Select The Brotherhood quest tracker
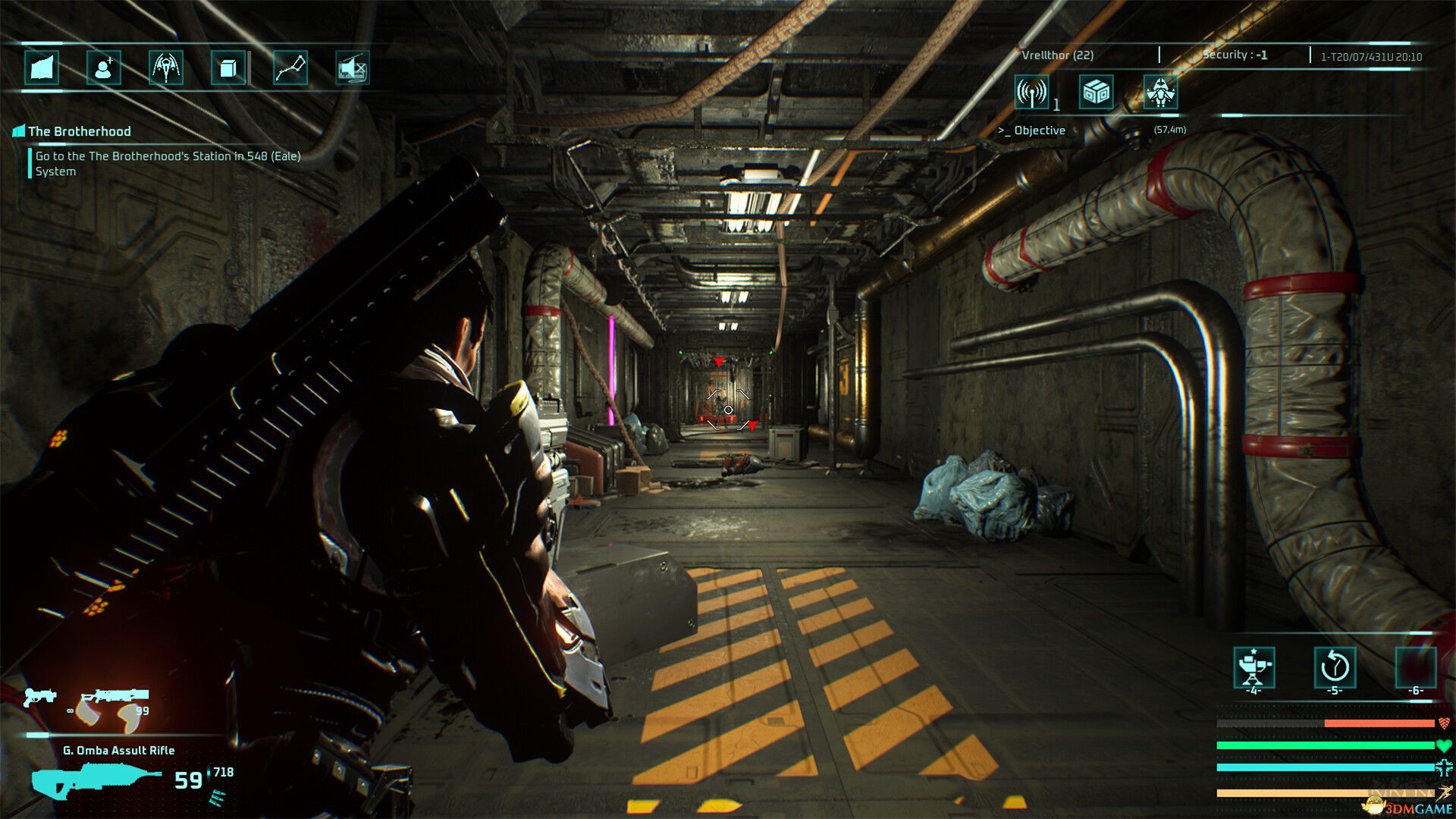Viewport: 1456px width, 819px height. pyautogui.click(x=79, y=131)
